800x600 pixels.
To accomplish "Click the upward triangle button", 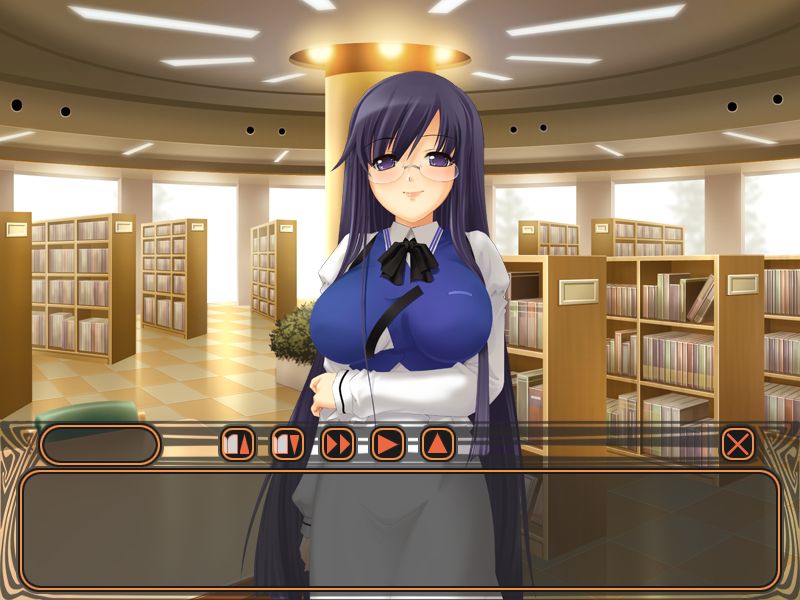I will [x=438, y=443].
